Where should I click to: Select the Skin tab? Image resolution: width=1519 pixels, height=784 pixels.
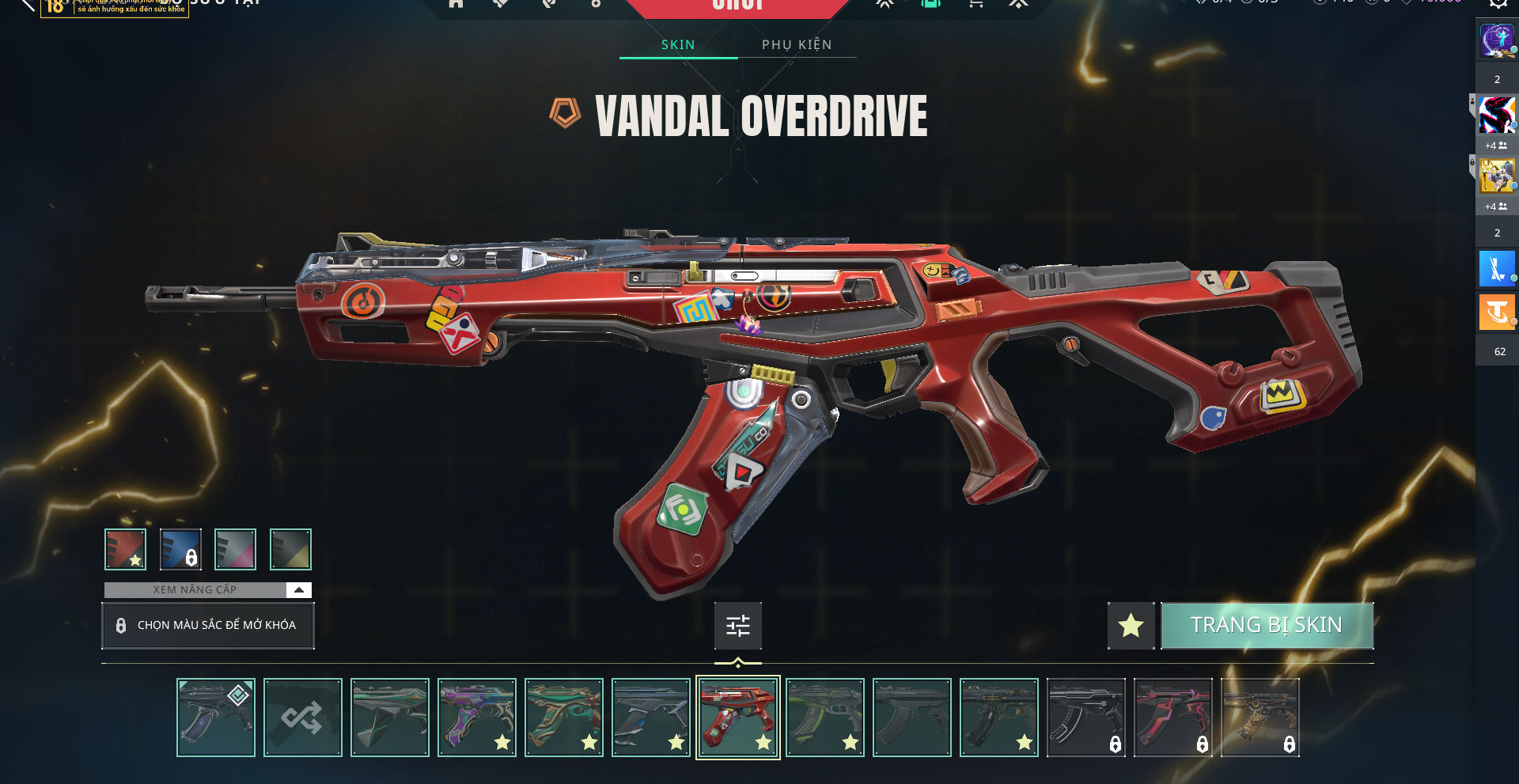678,44
